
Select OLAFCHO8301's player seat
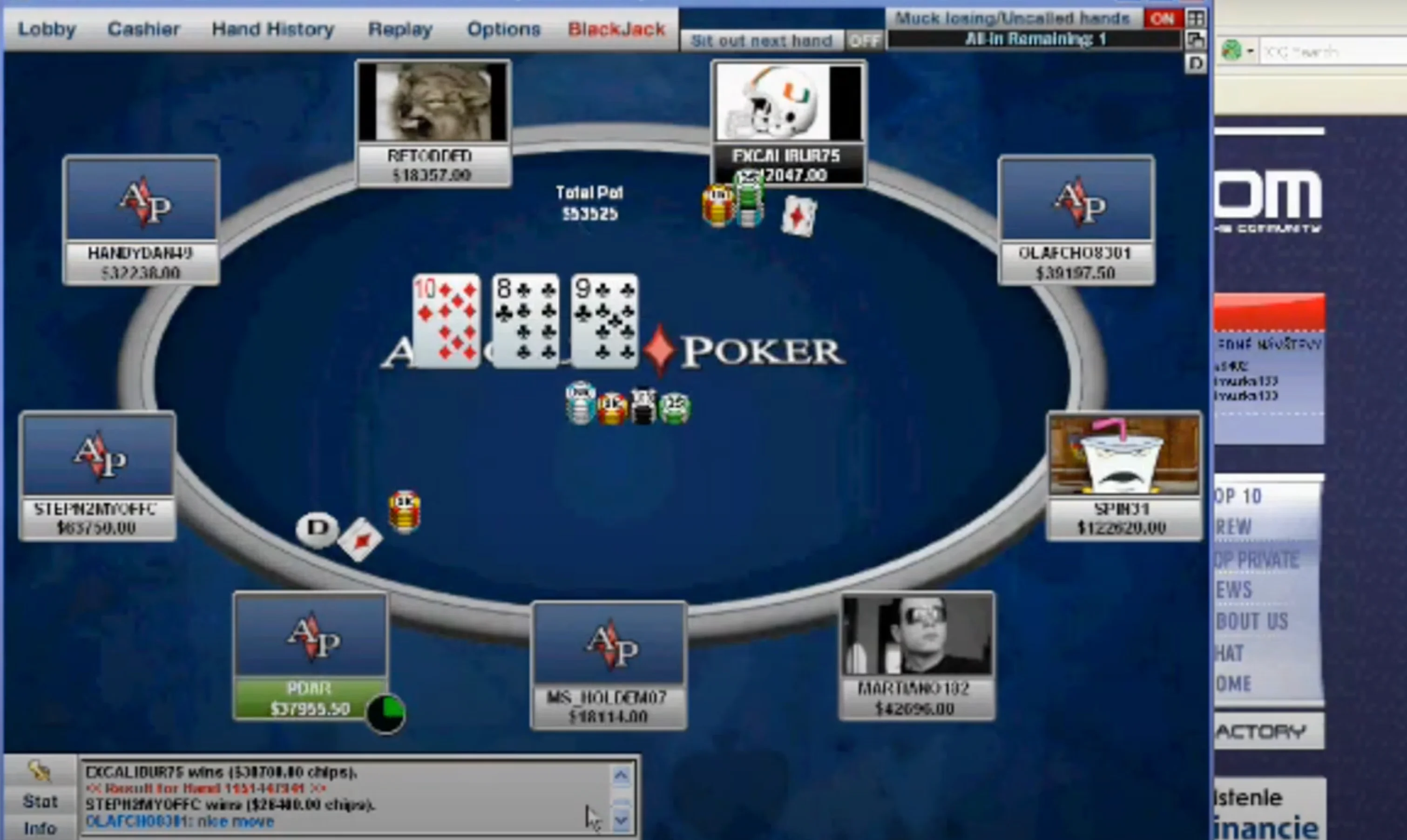tap(1076, 220)
